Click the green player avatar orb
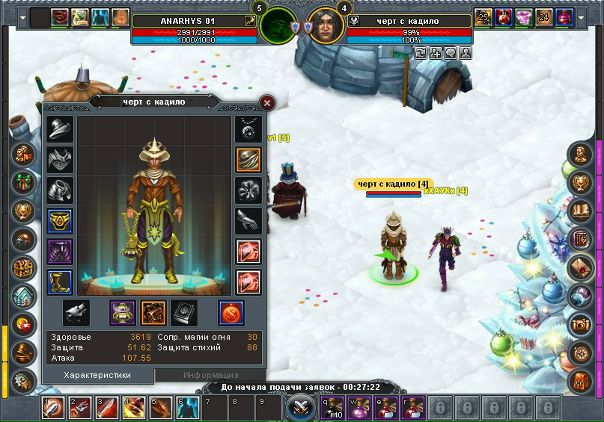 click(277, 24)
